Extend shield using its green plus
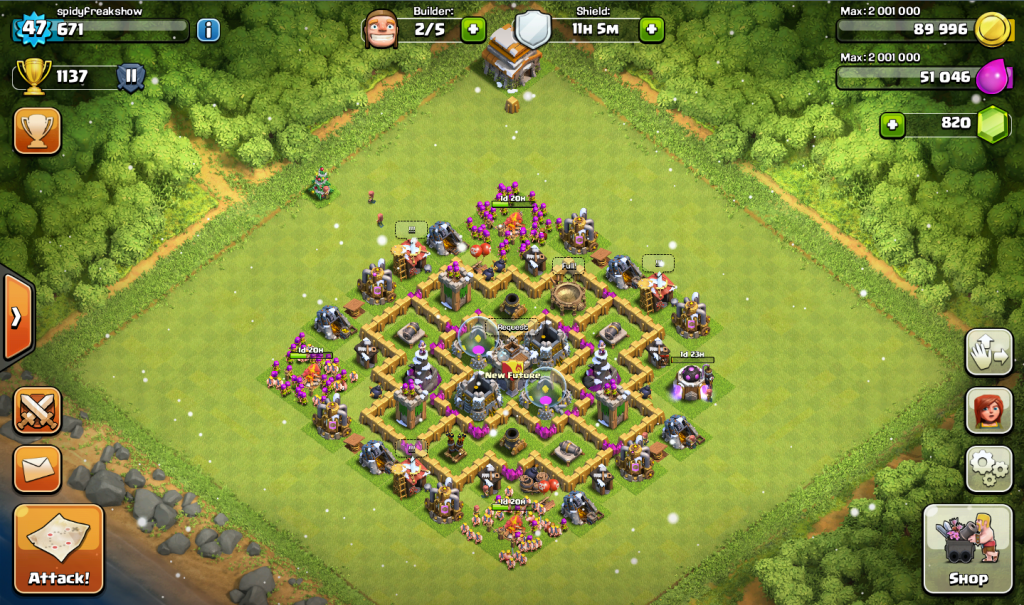Viewport: 1024px width, 605px height. (x=651, y=29)
